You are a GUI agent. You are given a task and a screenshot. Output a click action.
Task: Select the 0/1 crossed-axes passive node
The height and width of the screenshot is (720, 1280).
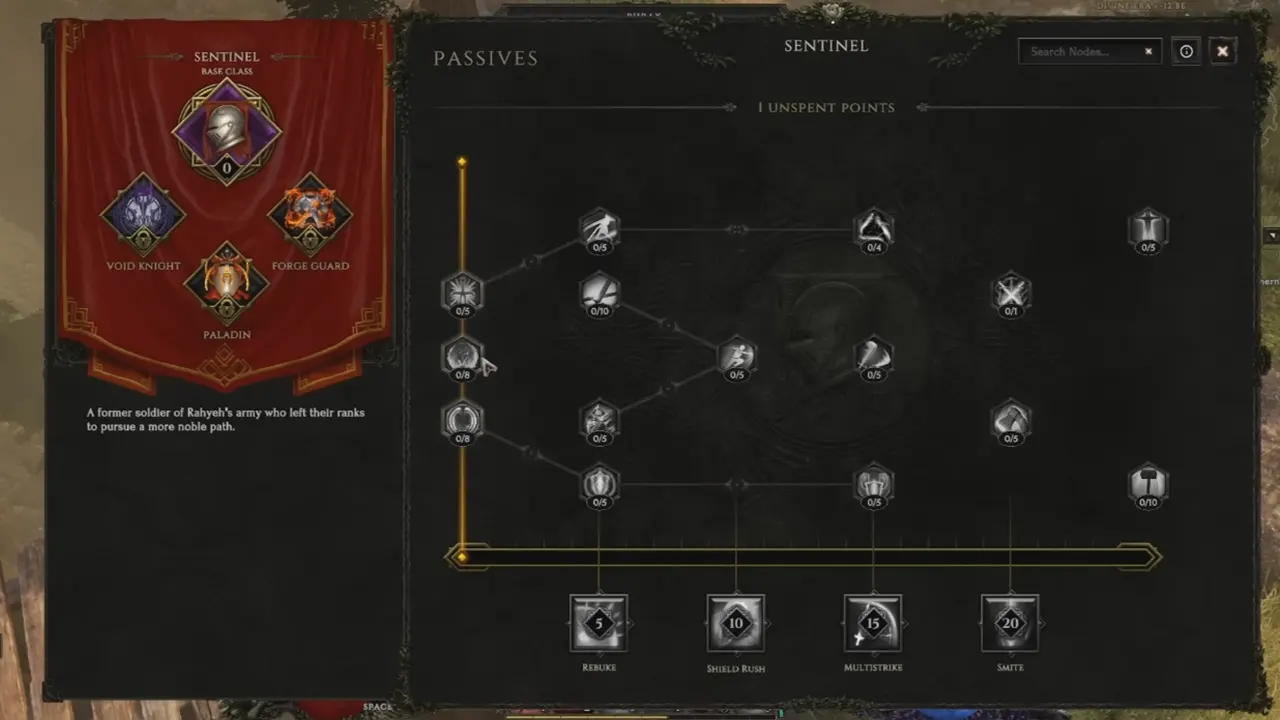1011,293
